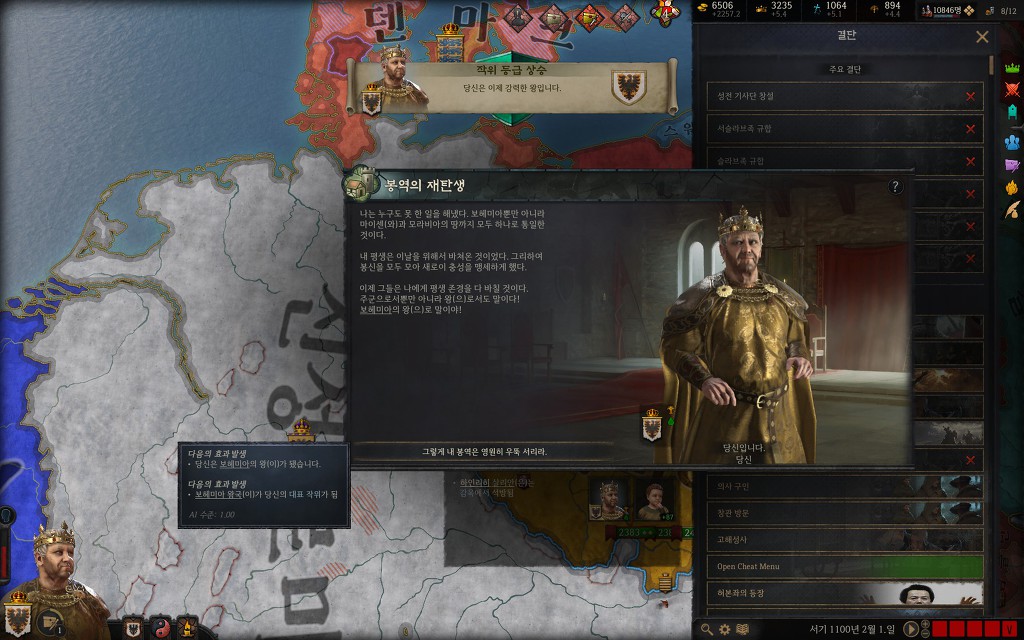Open the magnifying glass search tool

coord(707,629)
